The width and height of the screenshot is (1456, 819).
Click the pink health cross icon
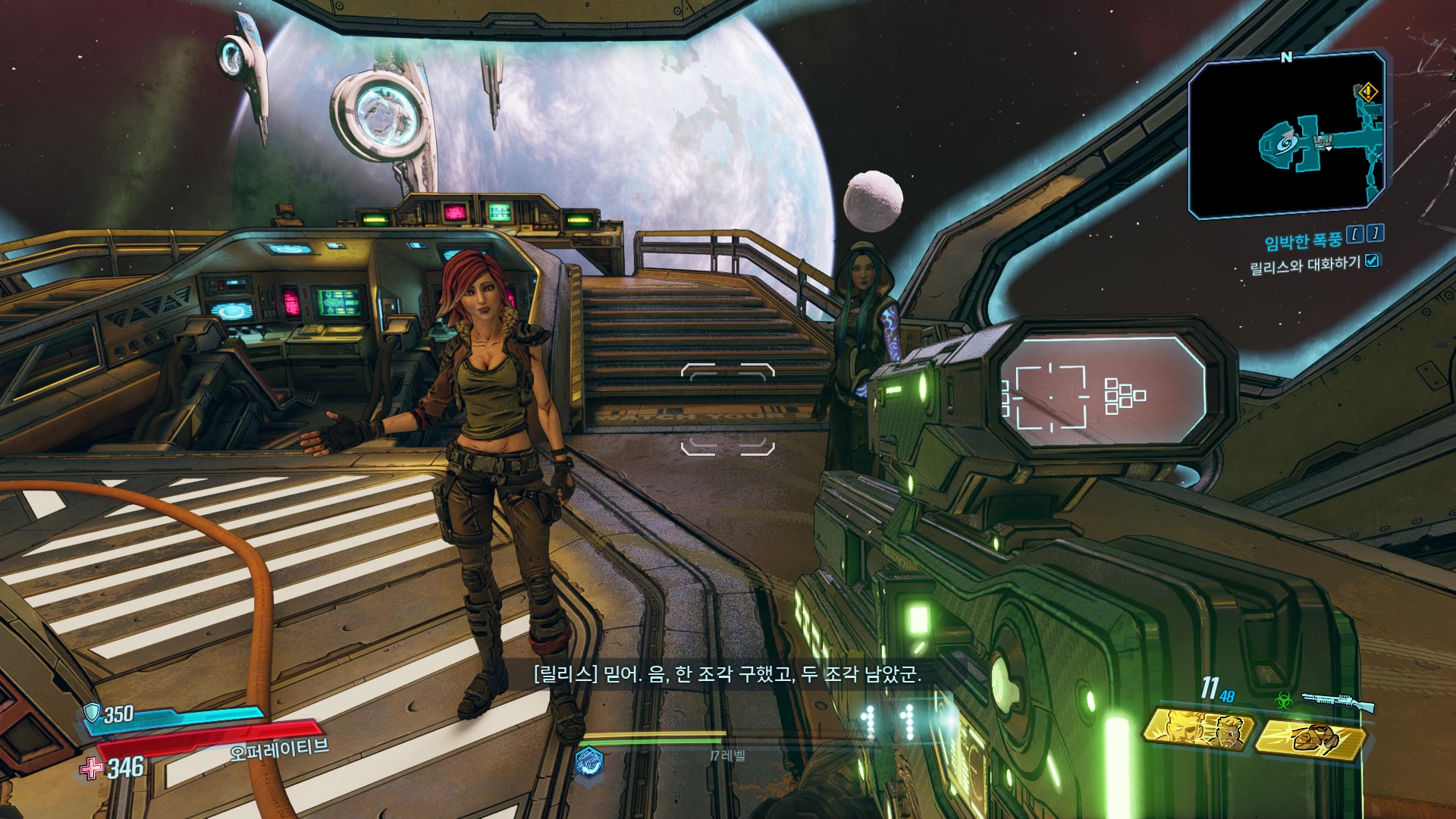(x=91, y=768)
